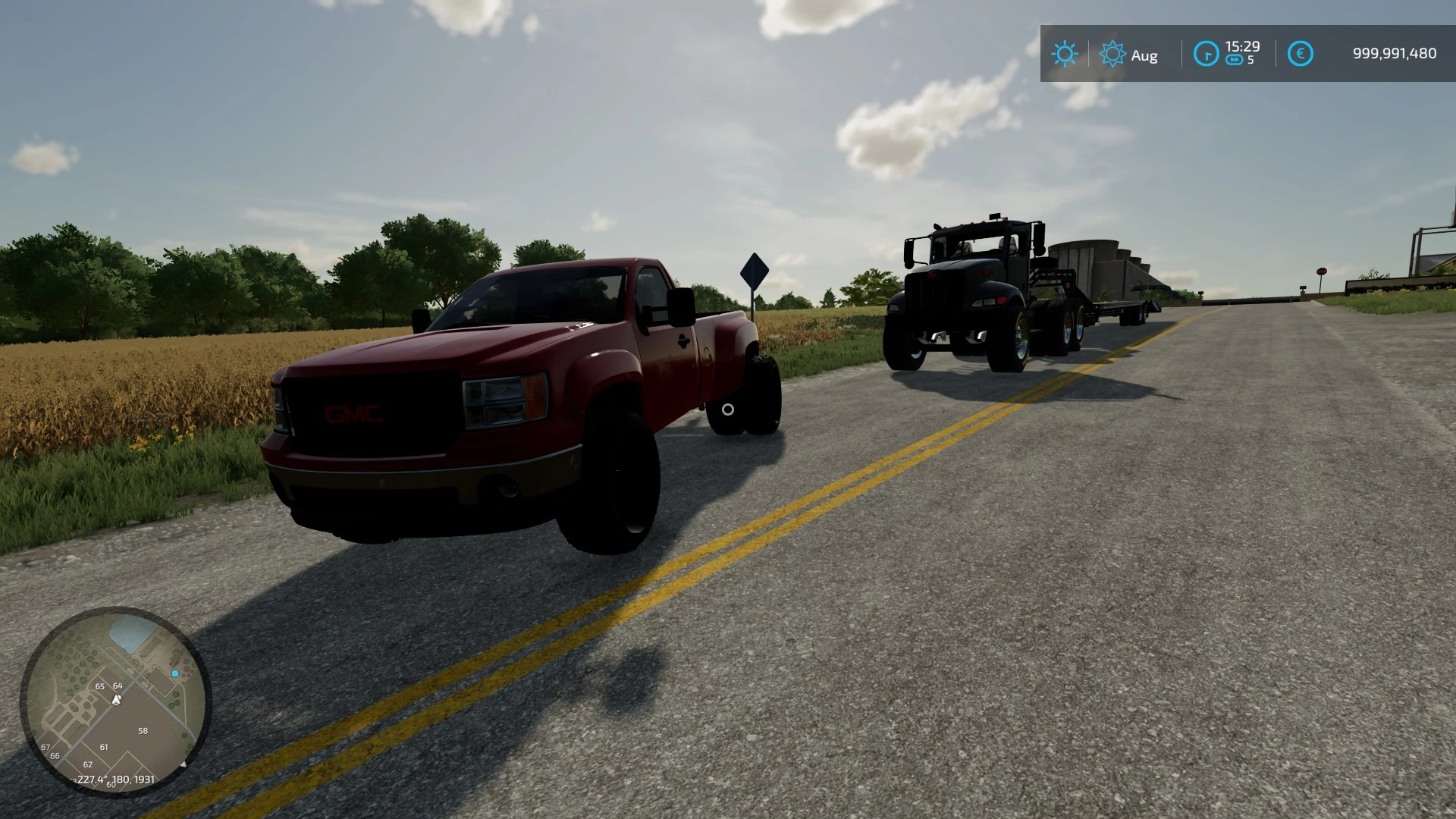Click the white triangle marker on the minimap

184,764
